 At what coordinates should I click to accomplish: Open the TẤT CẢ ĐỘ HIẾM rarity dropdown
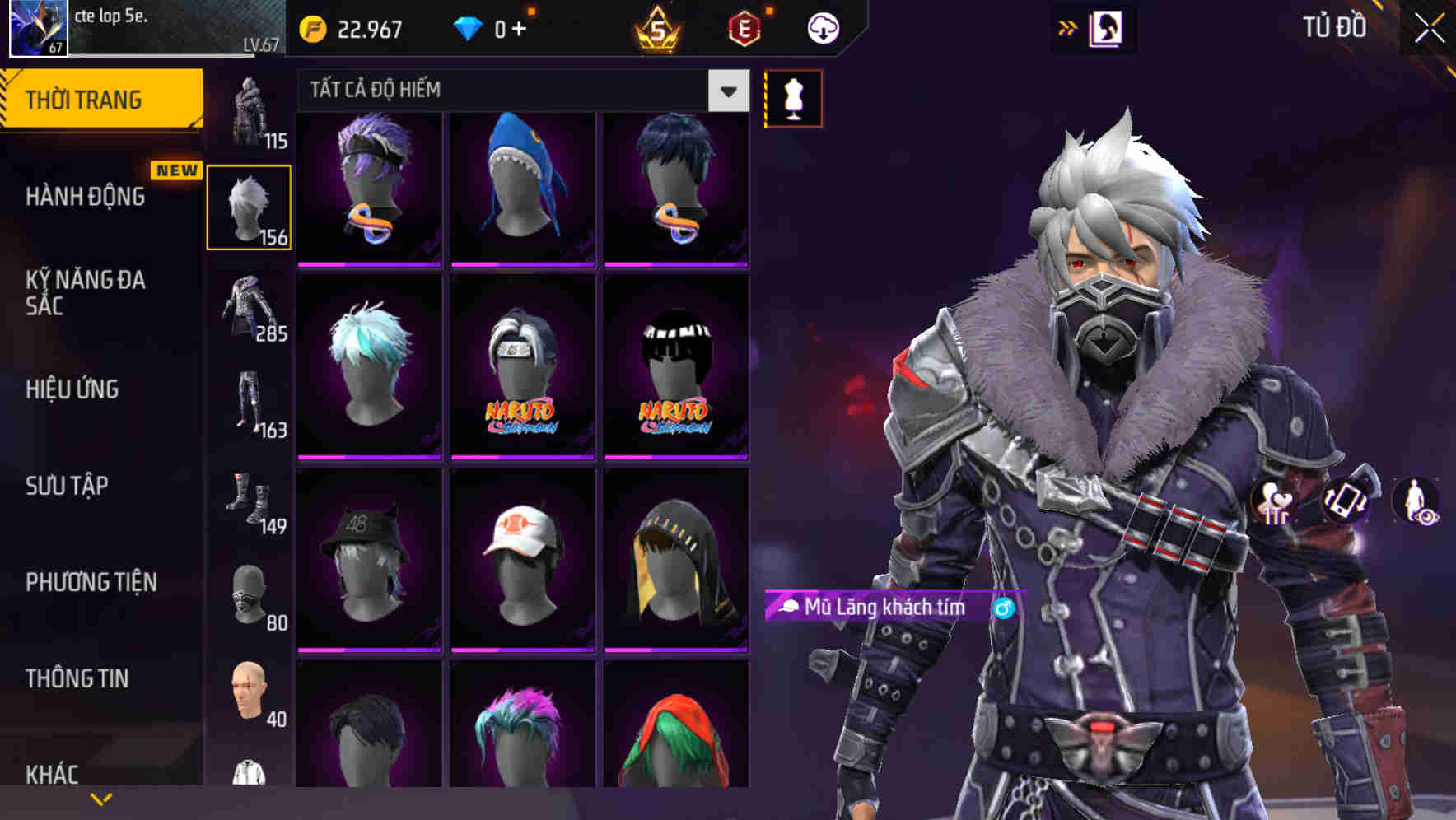[x=519, y=91]
